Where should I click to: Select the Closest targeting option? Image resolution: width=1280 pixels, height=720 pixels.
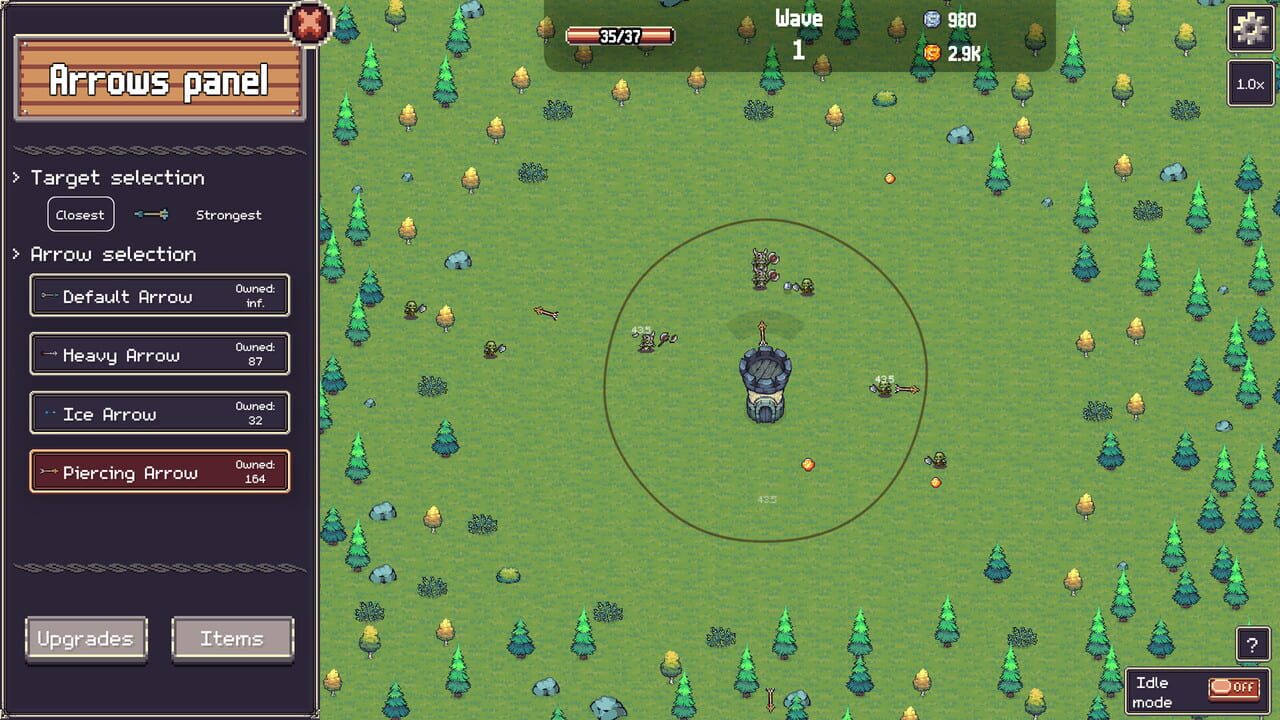pos(80,214)
